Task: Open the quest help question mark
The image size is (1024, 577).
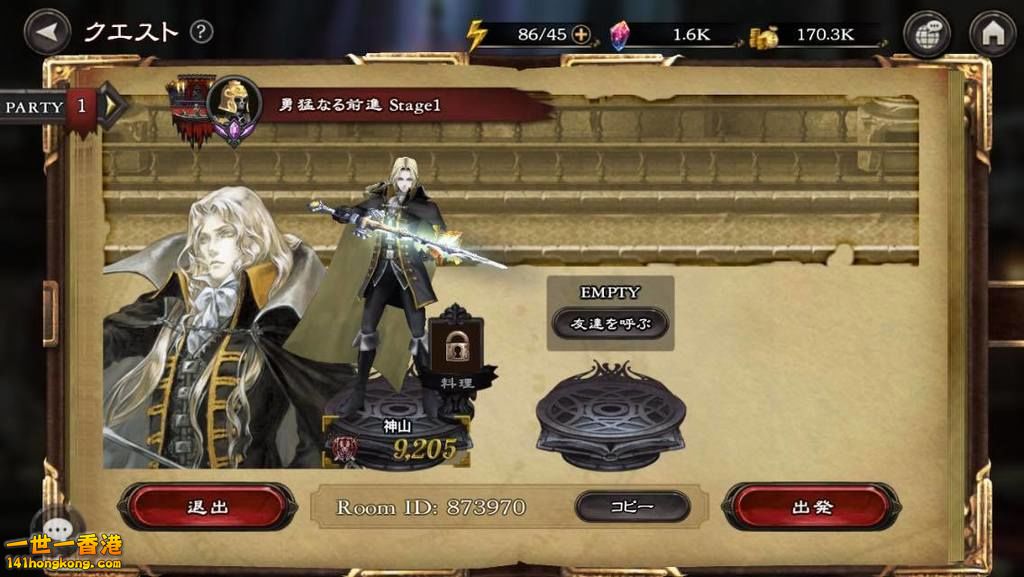Action: point(202,31)
